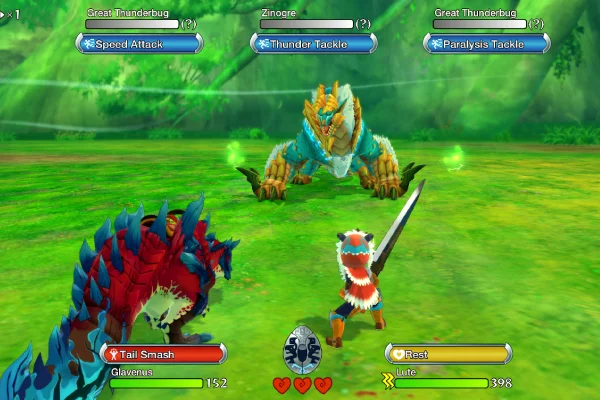Click the kinship gauge emblem icon
The height and width of the screenshot is (400, 600).
point(302,352)
